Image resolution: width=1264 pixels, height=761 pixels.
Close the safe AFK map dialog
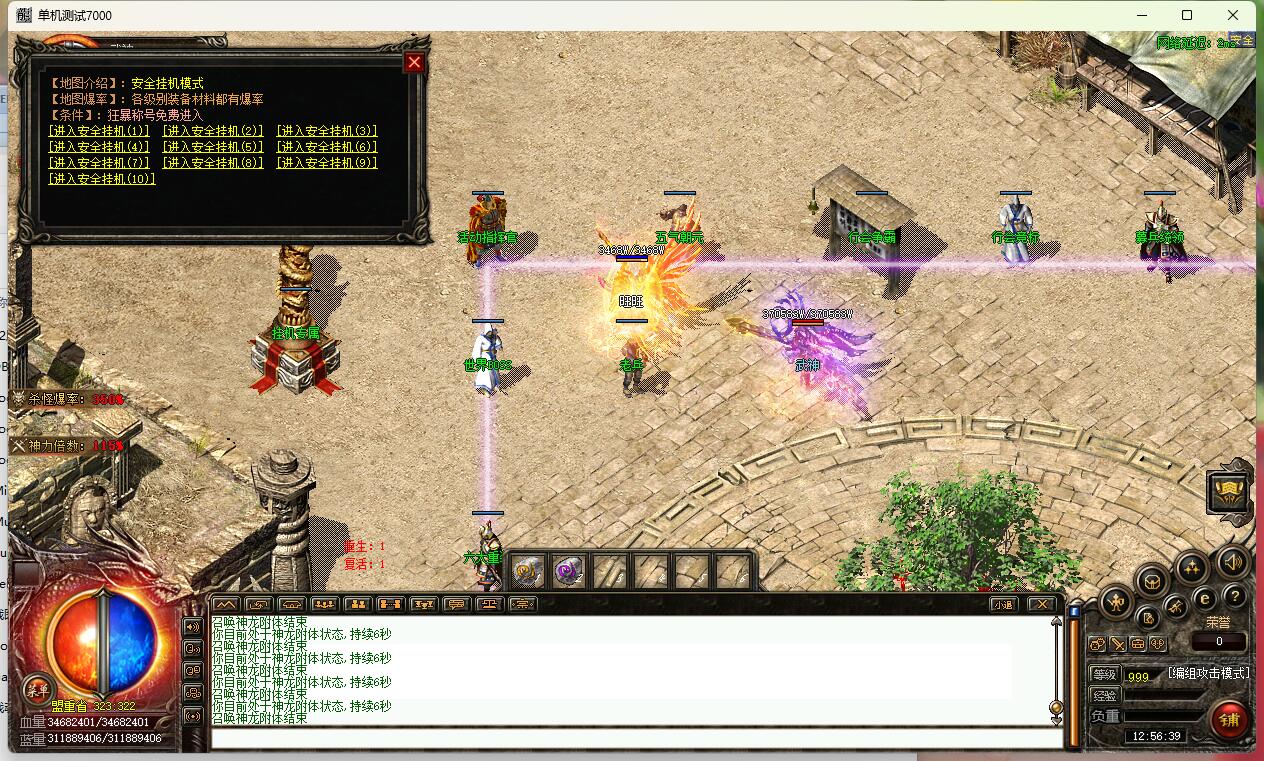point(414,63)
